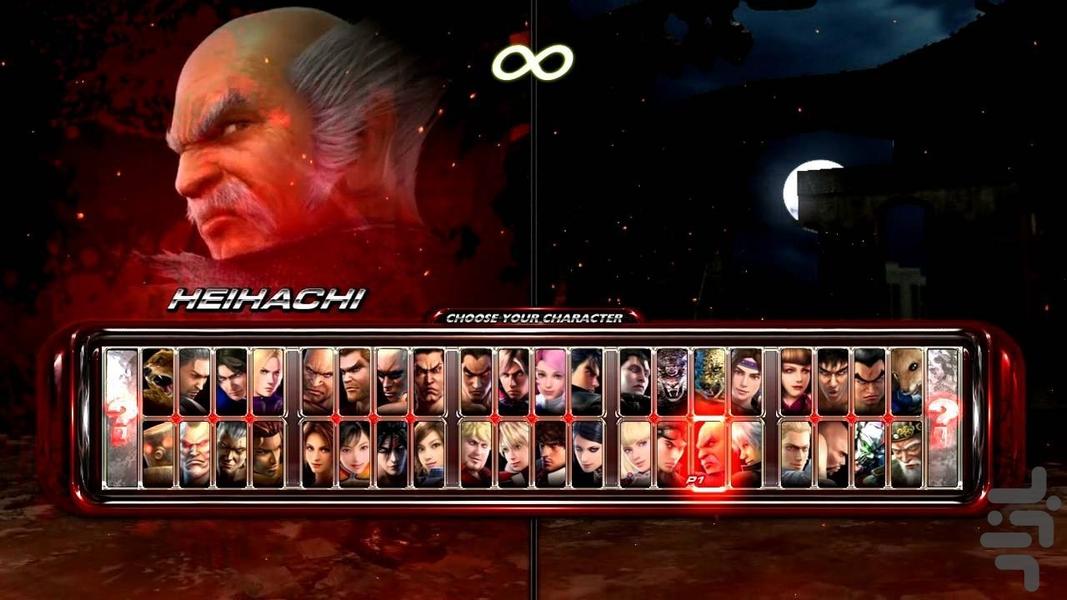The width and height of the screenshot is (1067, 600).
Task: Choose blonde Nina in the purple outfit
Action: 267,381
